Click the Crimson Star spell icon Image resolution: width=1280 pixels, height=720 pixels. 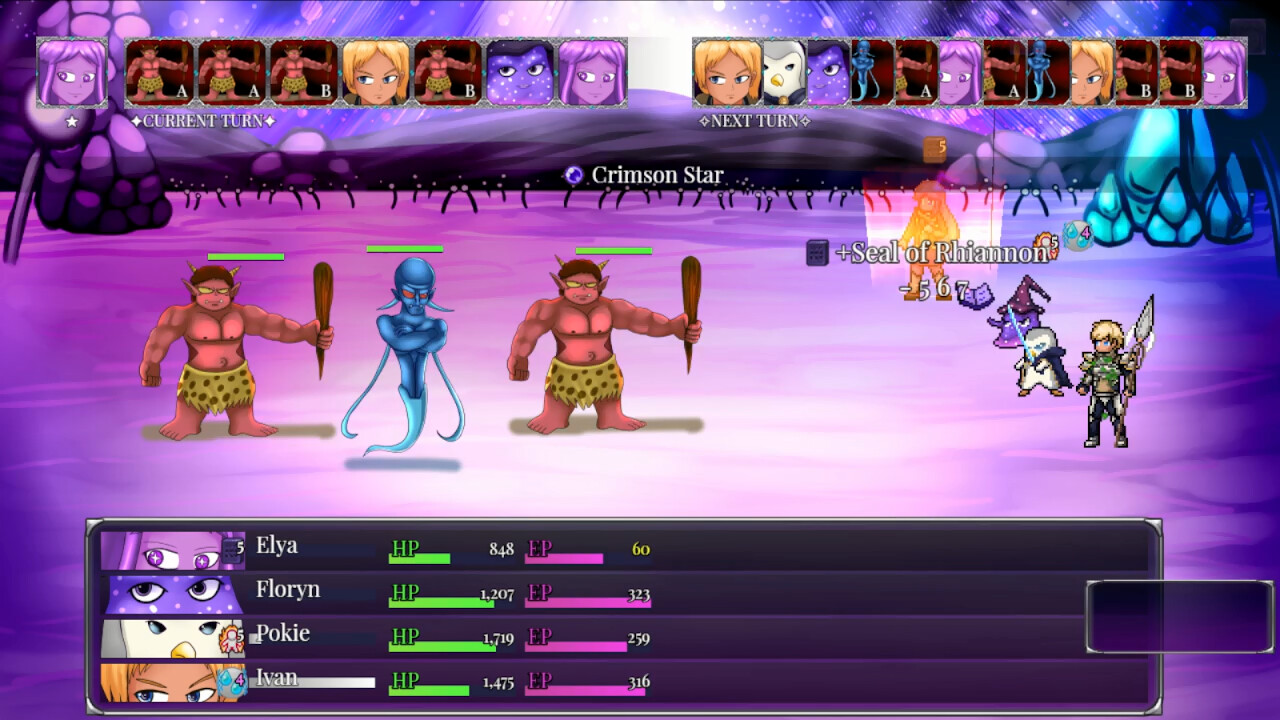[x=573, y=174]
